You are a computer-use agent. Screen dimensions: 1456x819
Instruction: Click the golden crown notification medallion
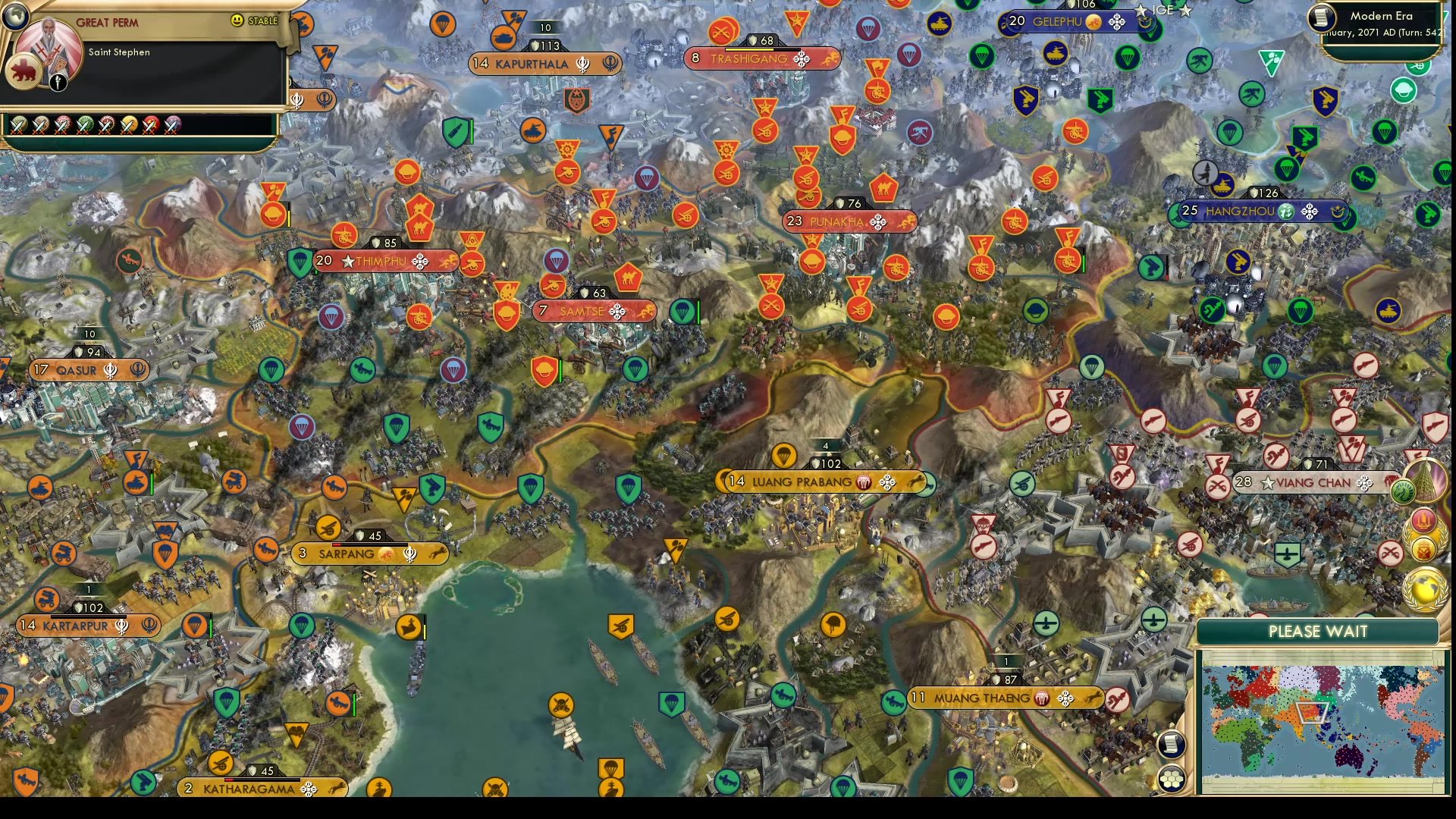tap(1425, 548)
